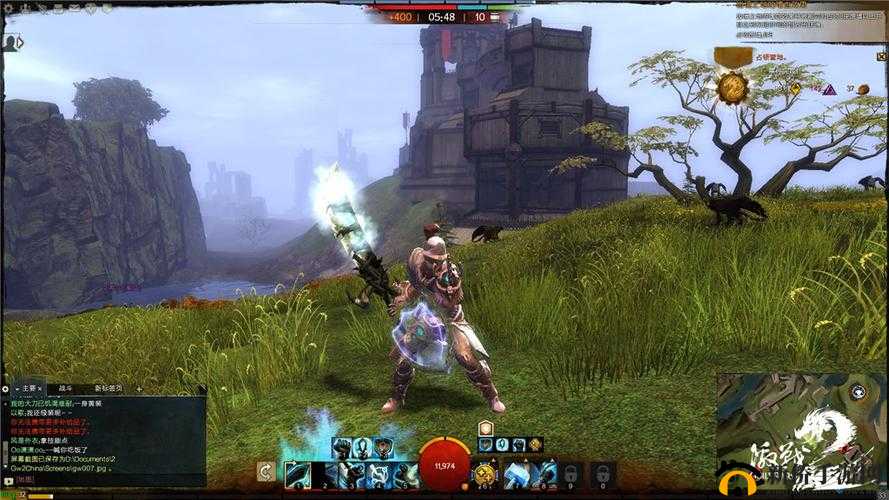
Task: Activate the shield virtue icon above skills
Action: click(383, 447)
